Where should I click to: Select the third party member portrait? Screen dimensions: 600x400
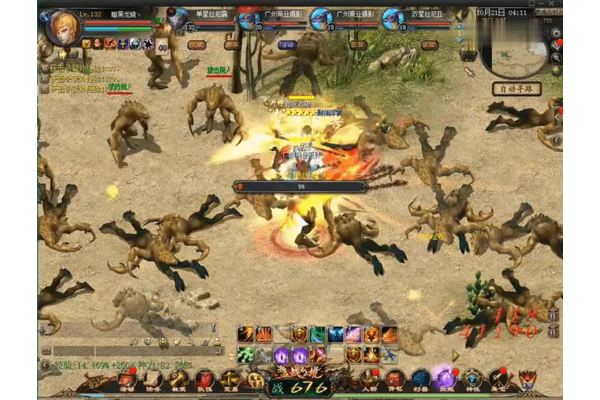(321, 18)
